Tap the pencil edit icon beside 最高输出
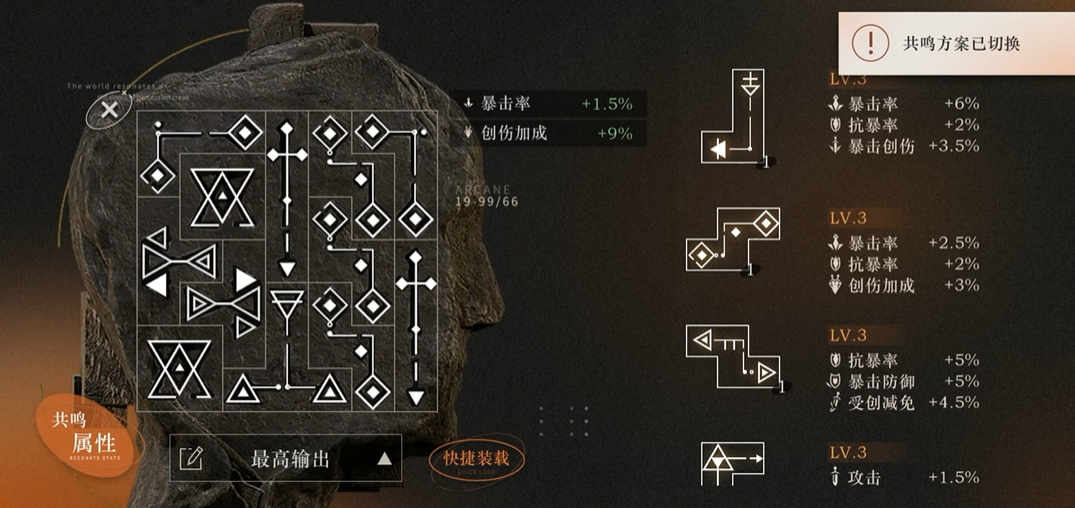The height and width of the screenshot is (508, 1075). coord(191,459)
